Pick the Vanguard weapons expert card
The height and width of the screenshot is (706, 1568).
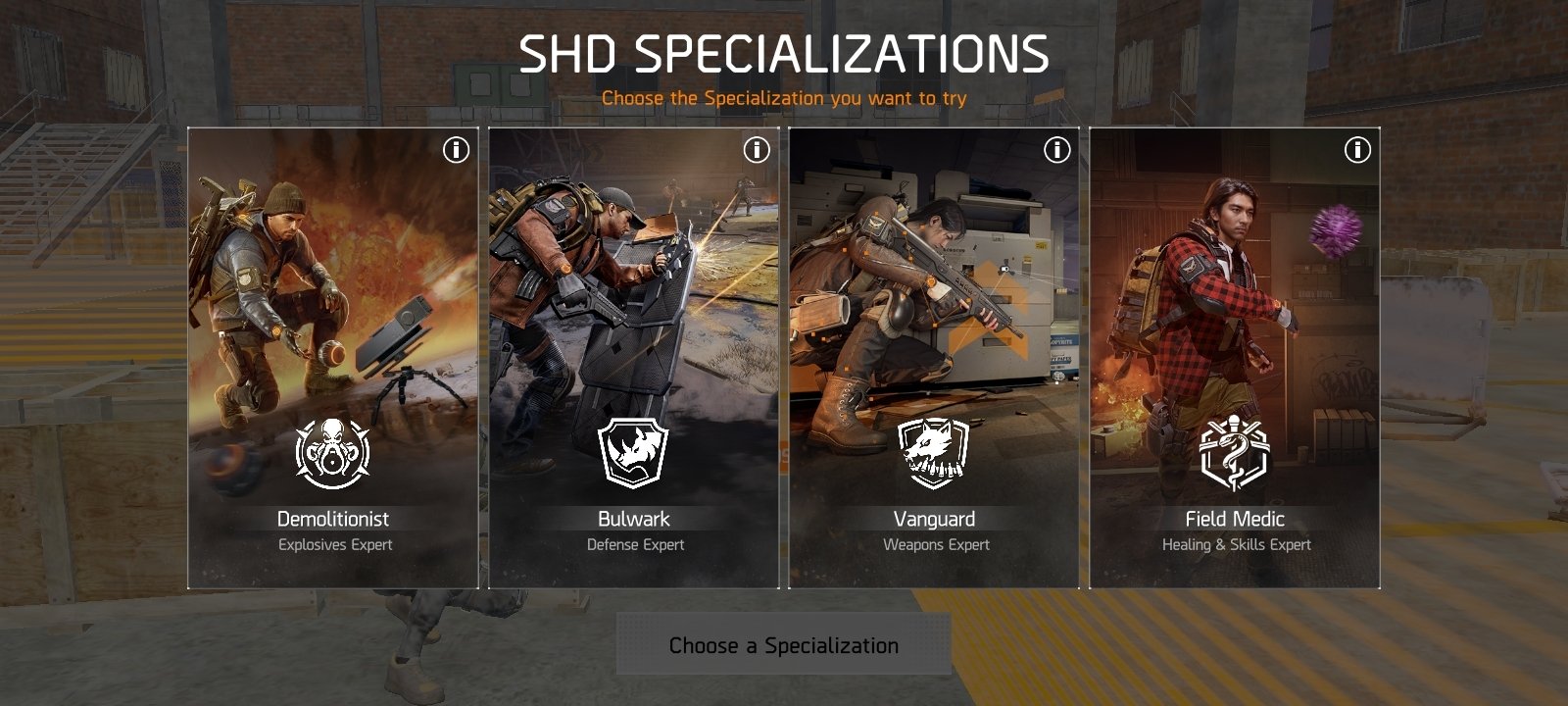pos(934,358)
